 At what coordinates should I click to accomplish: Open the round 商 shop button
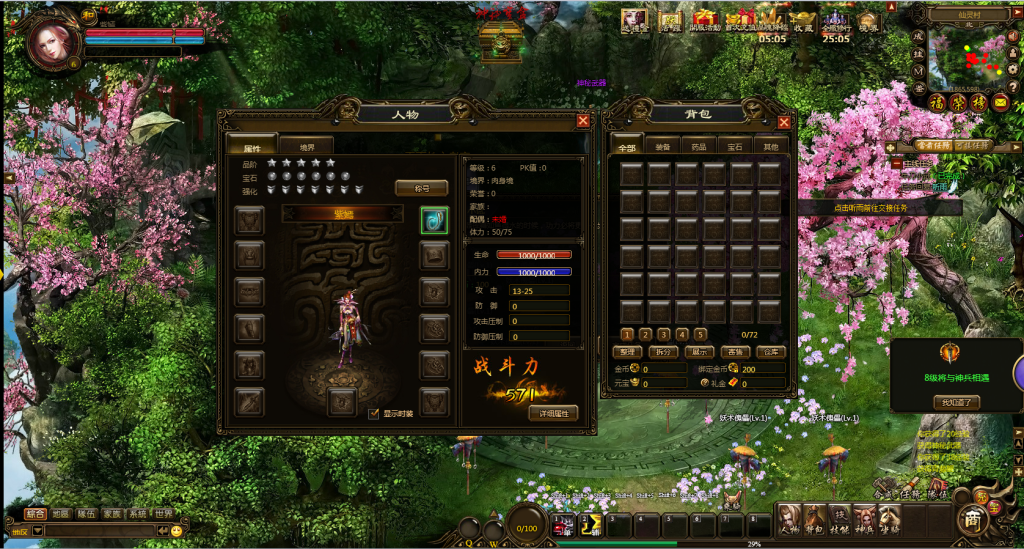point(972,519)
